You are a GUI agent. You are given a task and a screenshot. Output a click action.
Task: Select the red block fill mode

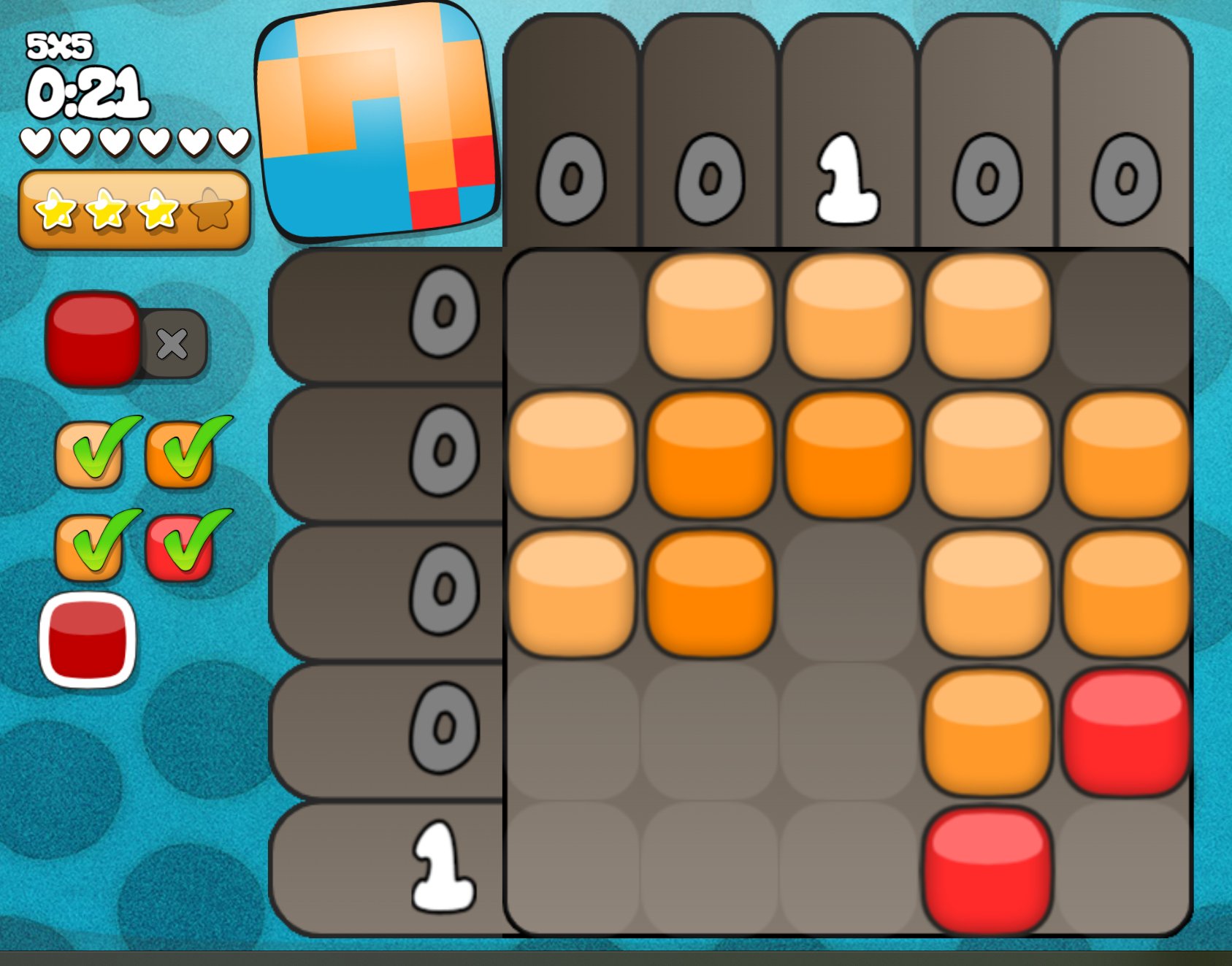93,339
